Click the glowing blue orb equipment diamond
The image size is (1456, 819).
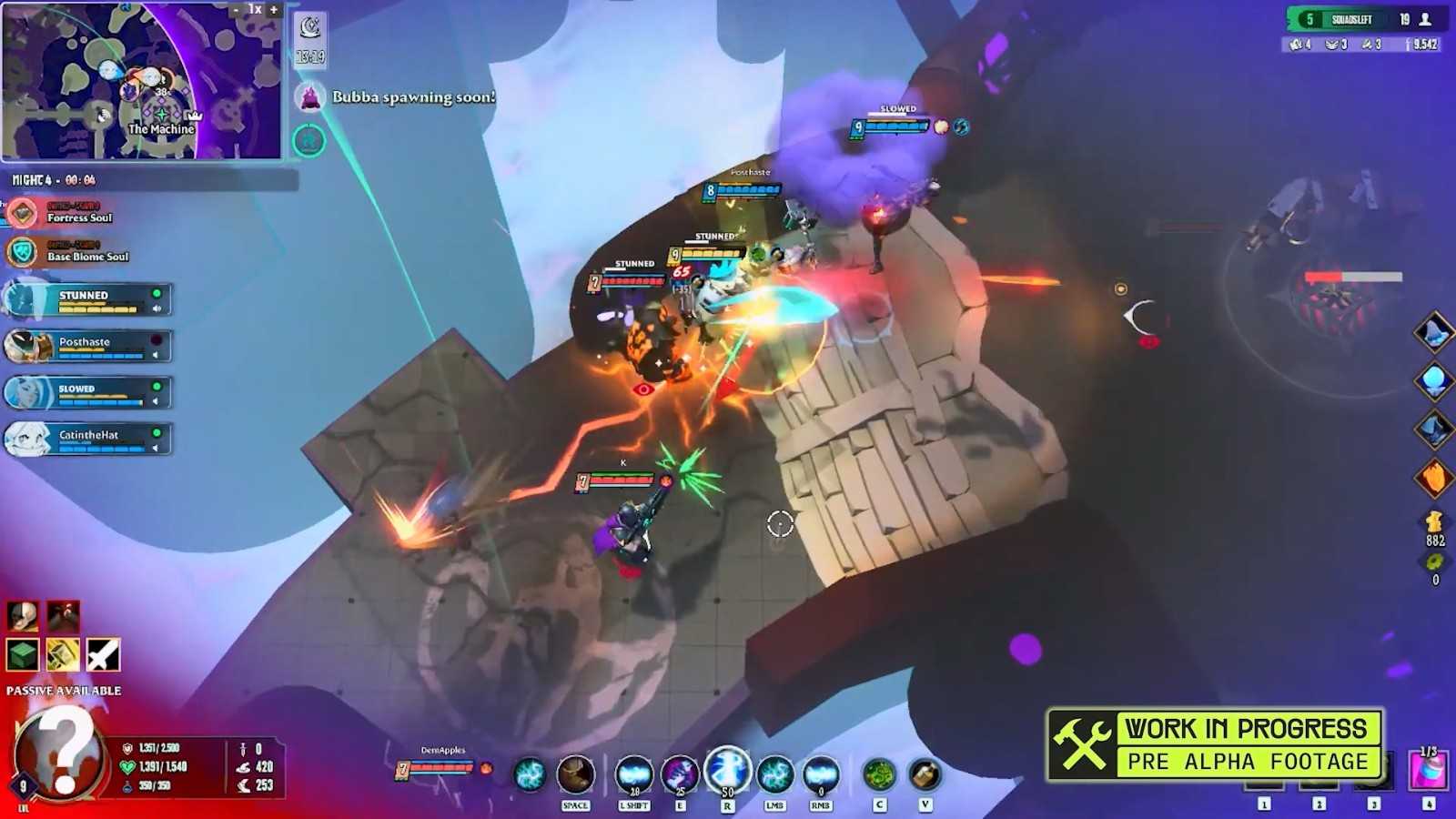coord(1434,379)
